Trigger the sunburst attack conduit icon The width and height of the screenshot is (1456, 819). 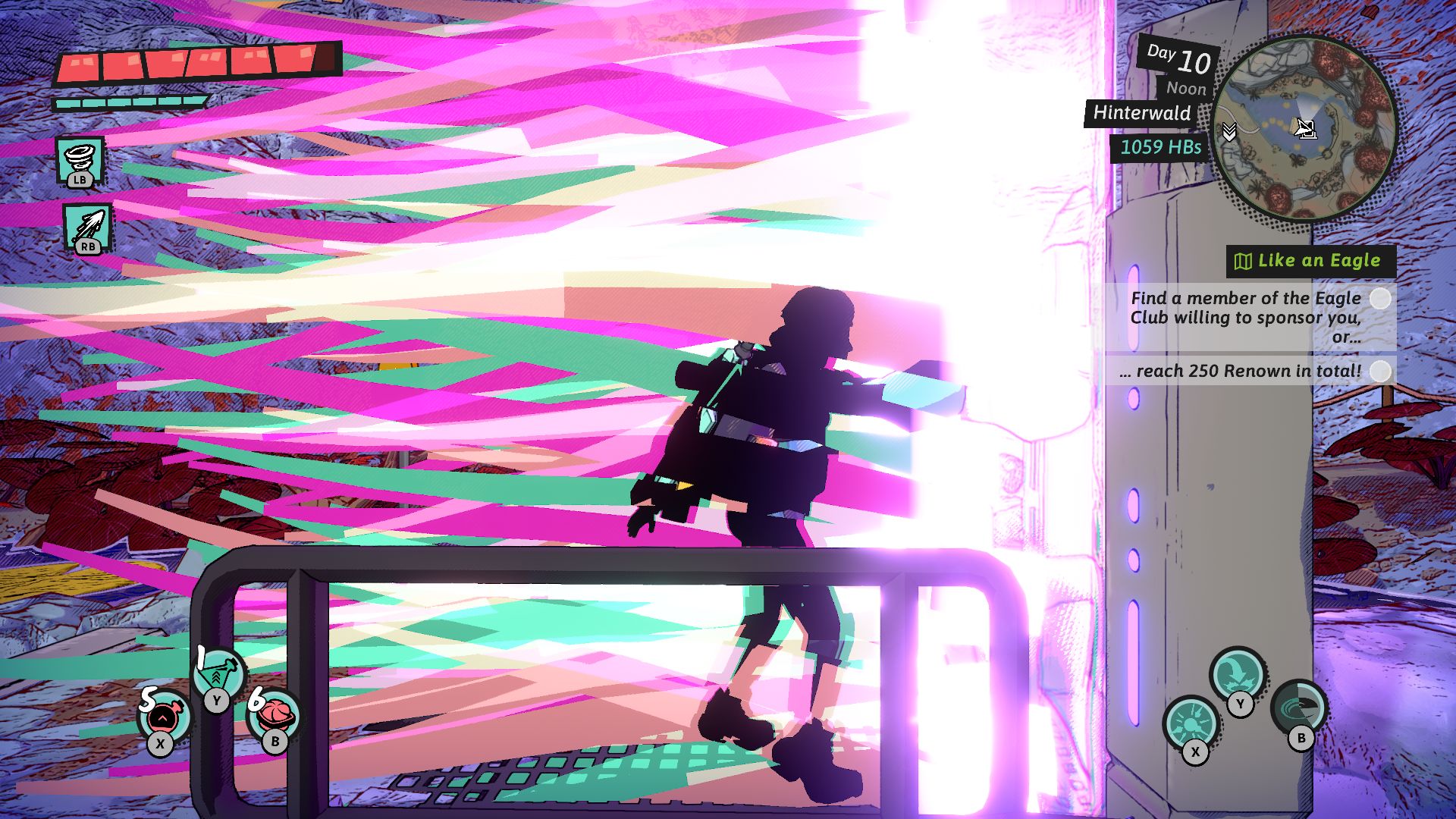1191,721
